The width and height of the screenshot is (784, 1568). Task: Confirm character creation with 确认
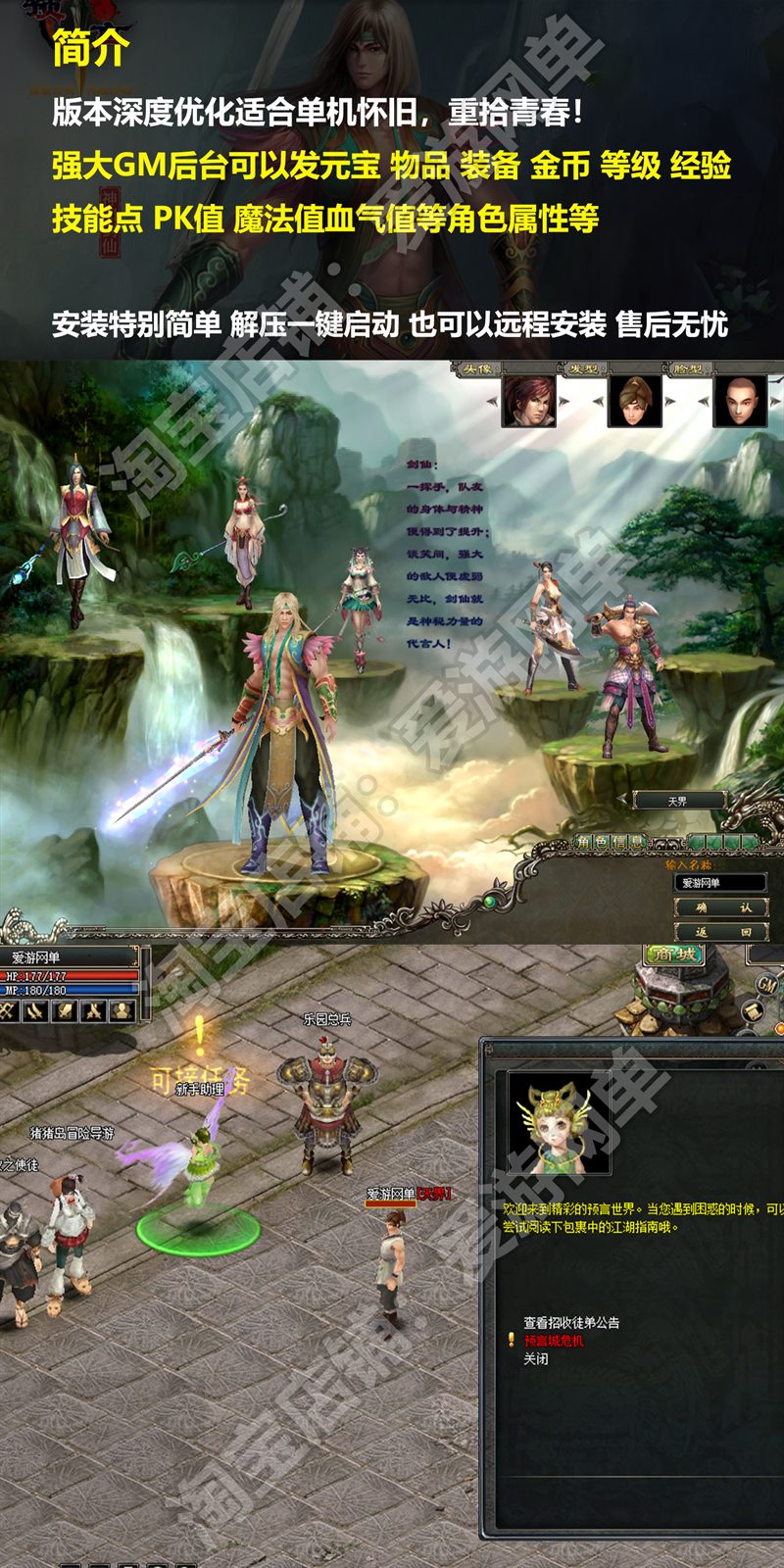tap(720, 908)
